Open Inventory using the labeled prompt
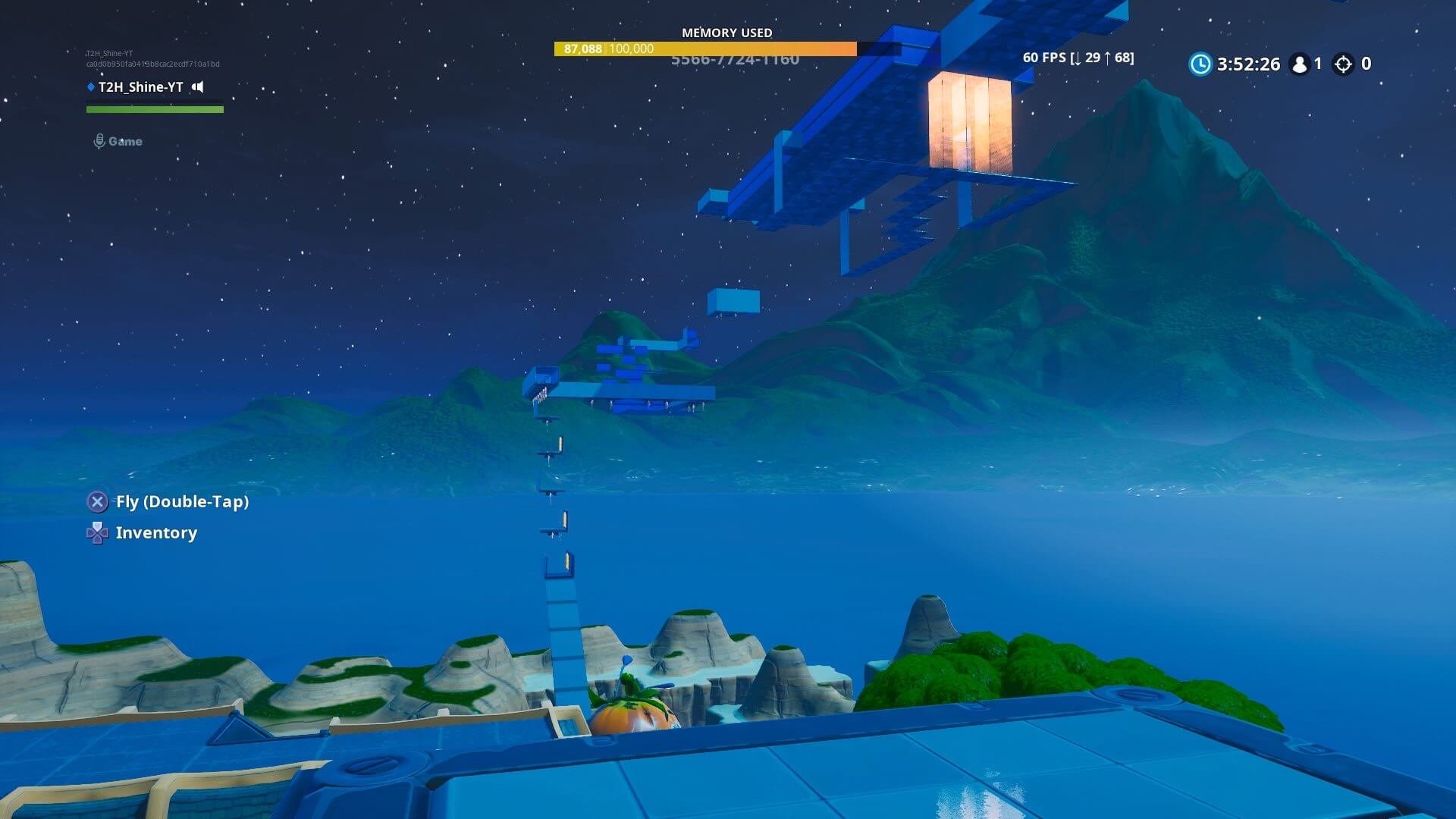Viewport: 1456px width, 819px height. pyautogui.click(x=155, y=532)
